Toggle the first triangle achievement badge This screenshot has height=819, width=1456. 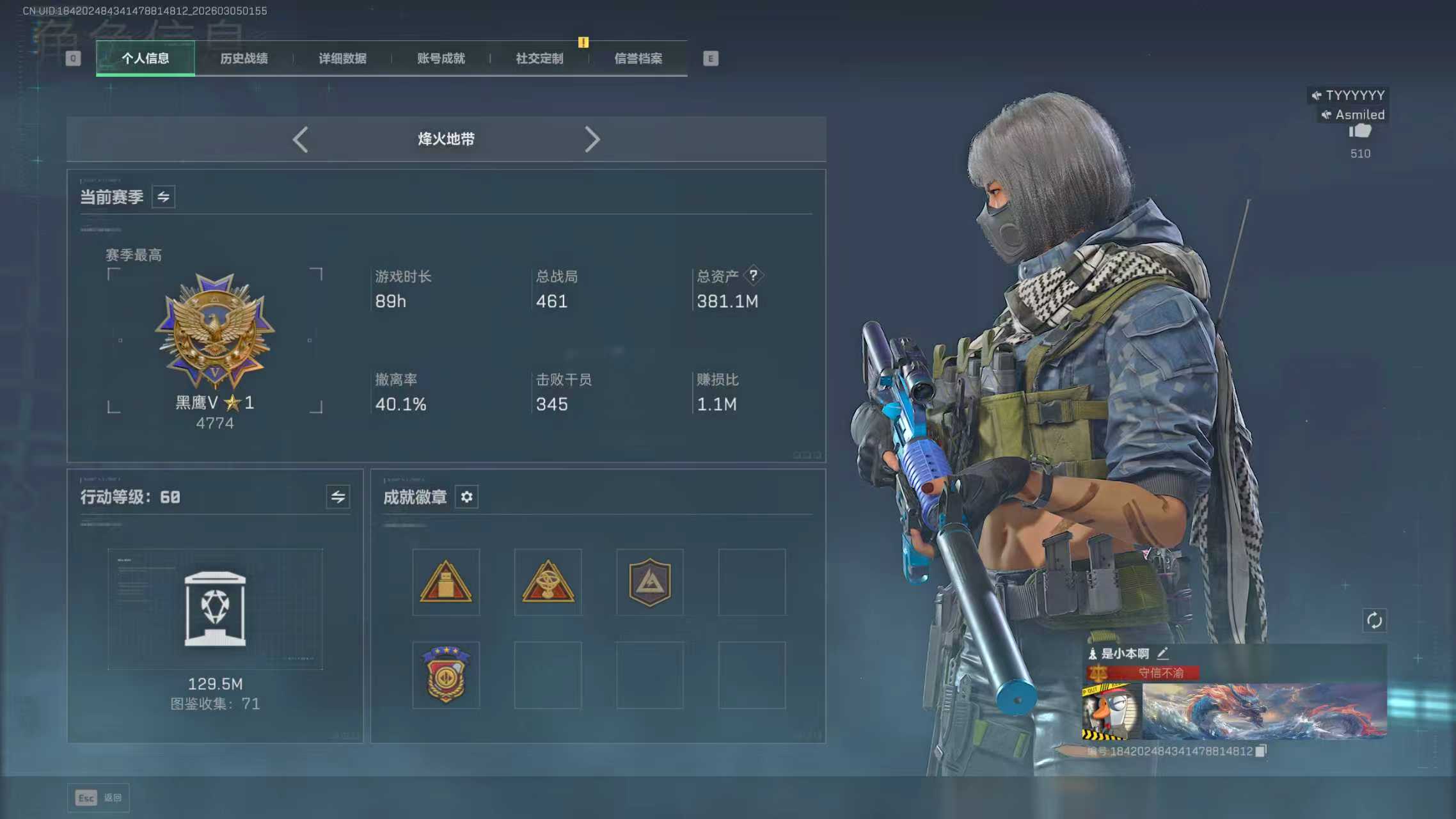(445, 582)
